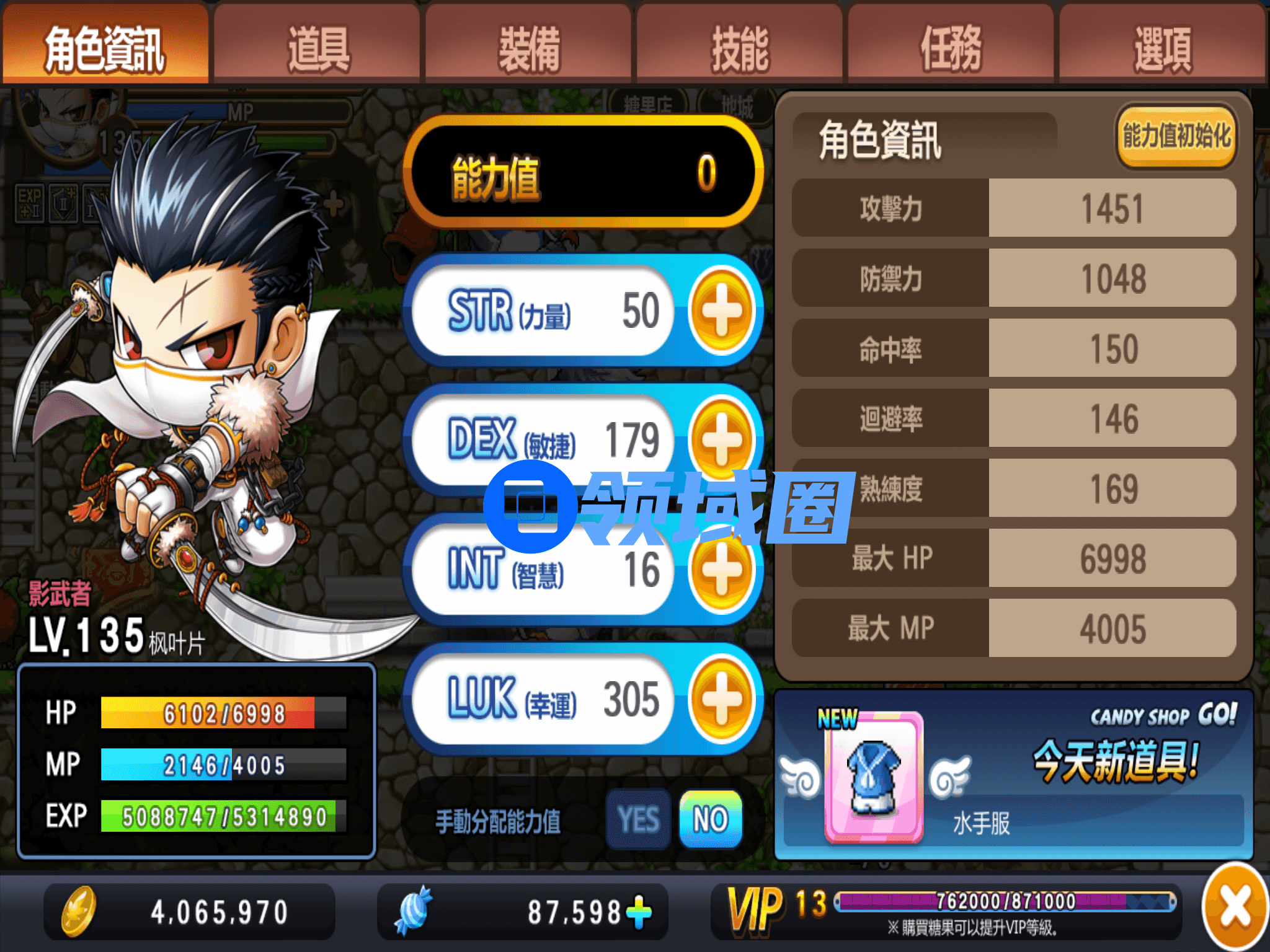The width and height of the screenshot is (1270, 952).
Task: Increase DEX with its plus button
Action: (x=721, y=439)
